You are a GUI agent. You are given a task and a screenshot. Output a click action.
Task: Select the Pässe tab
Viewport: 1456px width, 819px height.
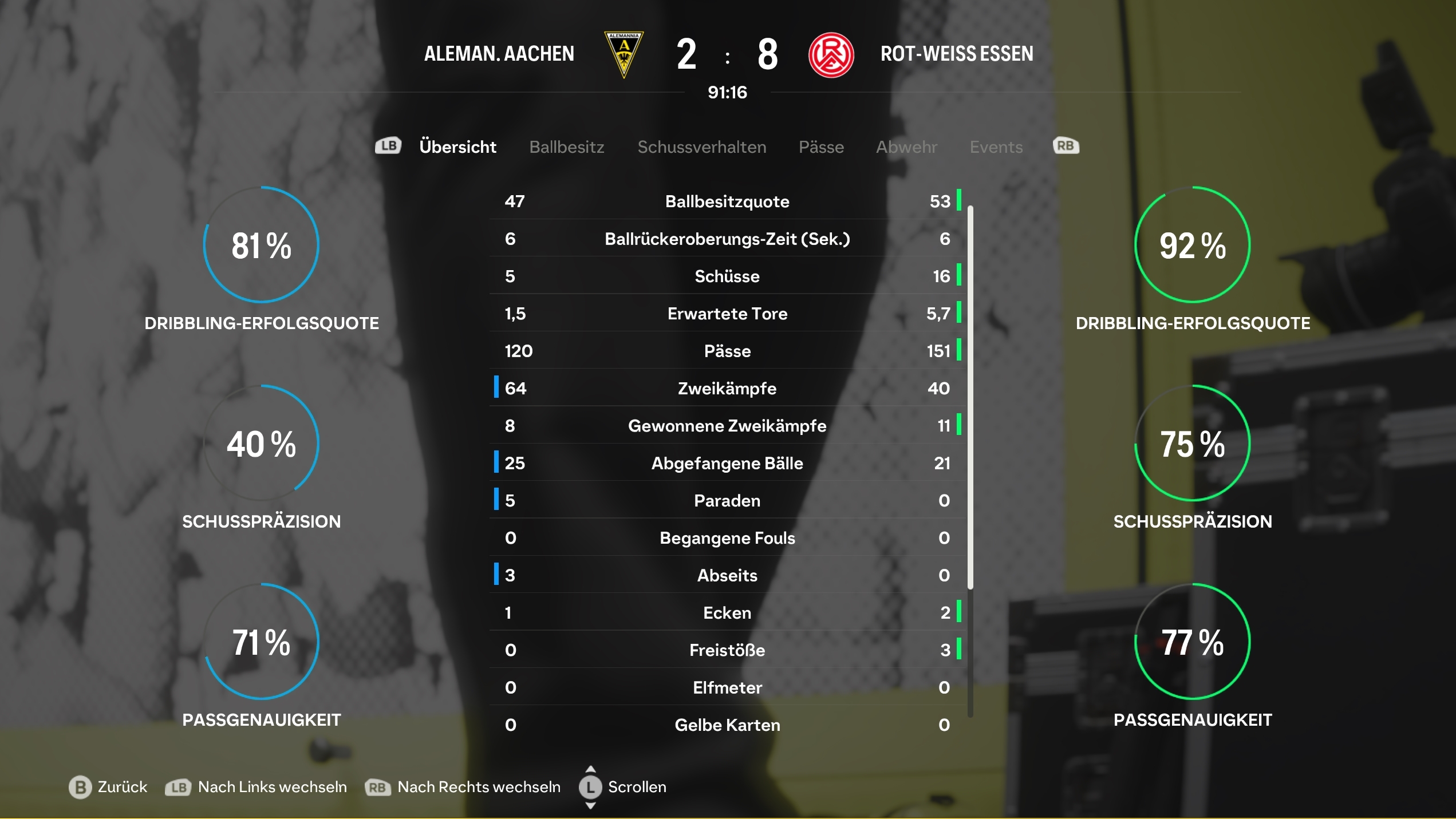pyautogui.click(x=821, y=147)
